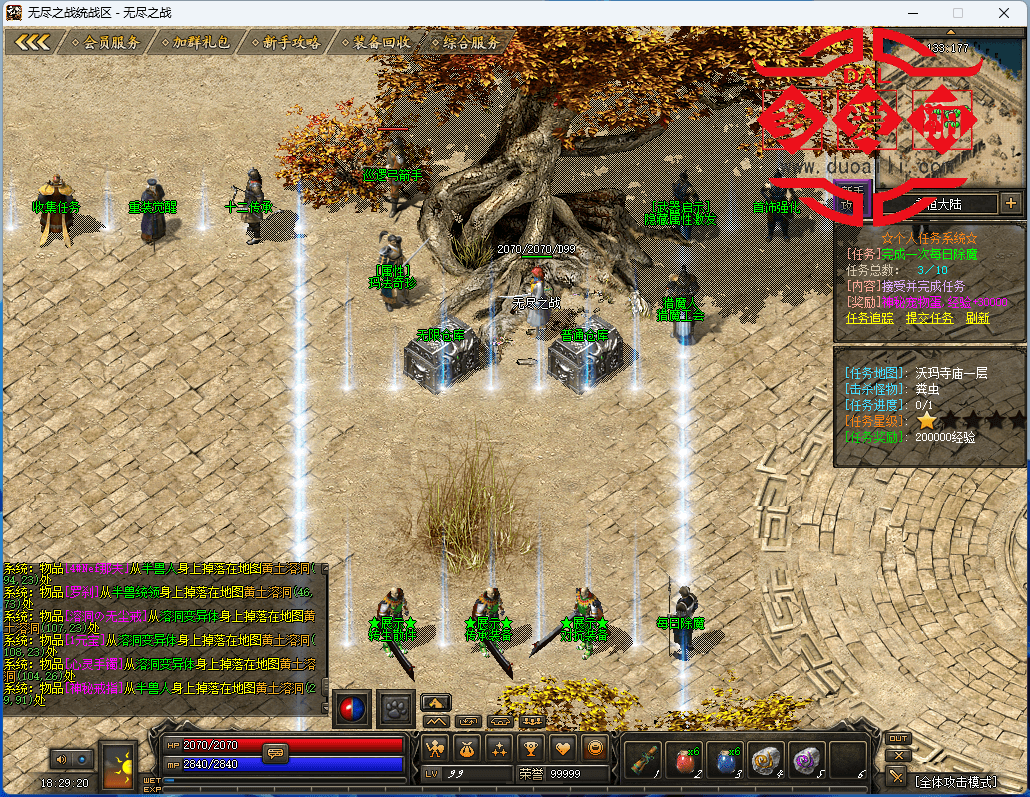Click the heart icon button
This screenshot has height=797, width=1030.
pyautogui.click(x=563, y=747)
